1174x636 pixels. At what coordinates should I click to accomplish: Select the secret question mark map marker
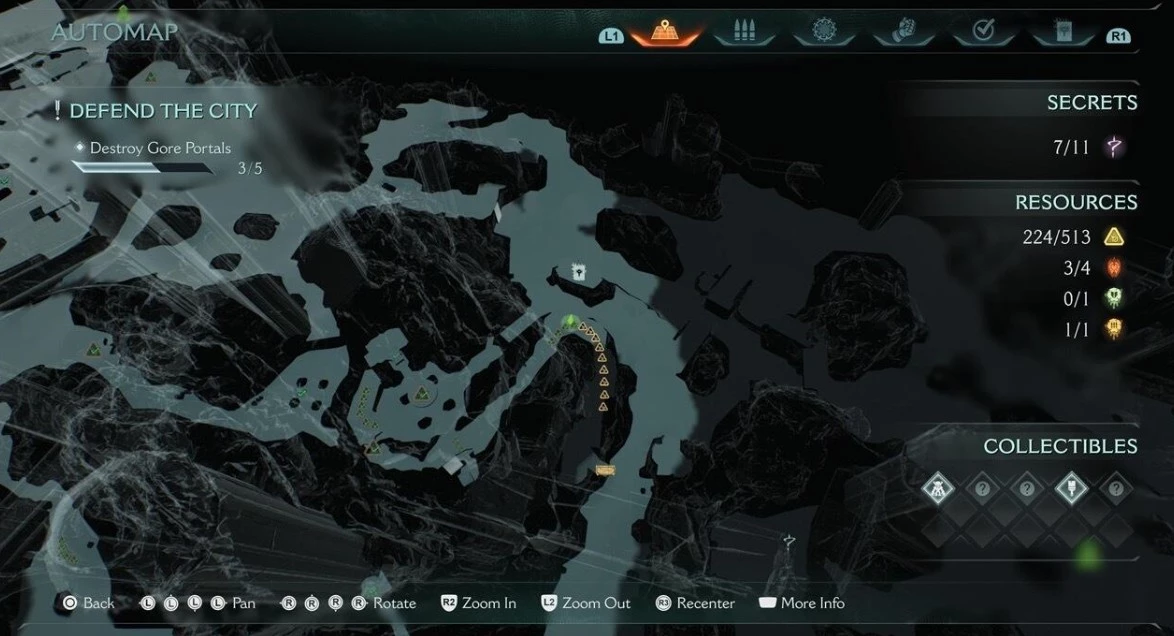pyautogui.click(x=789, y=541)
